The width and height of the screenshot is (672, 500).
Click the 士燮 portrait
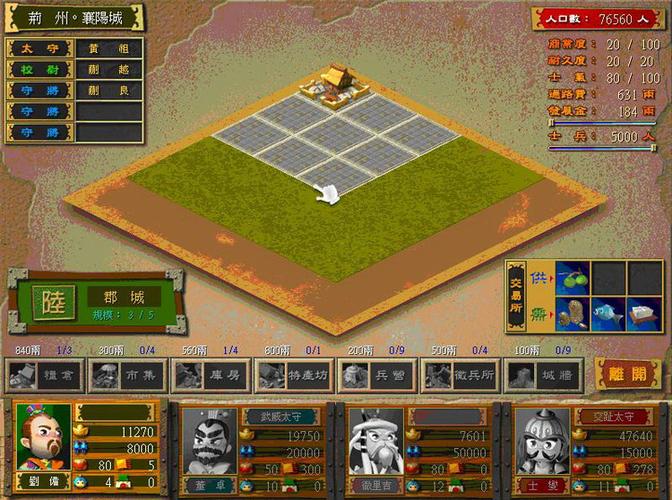[x=543, y=438]
